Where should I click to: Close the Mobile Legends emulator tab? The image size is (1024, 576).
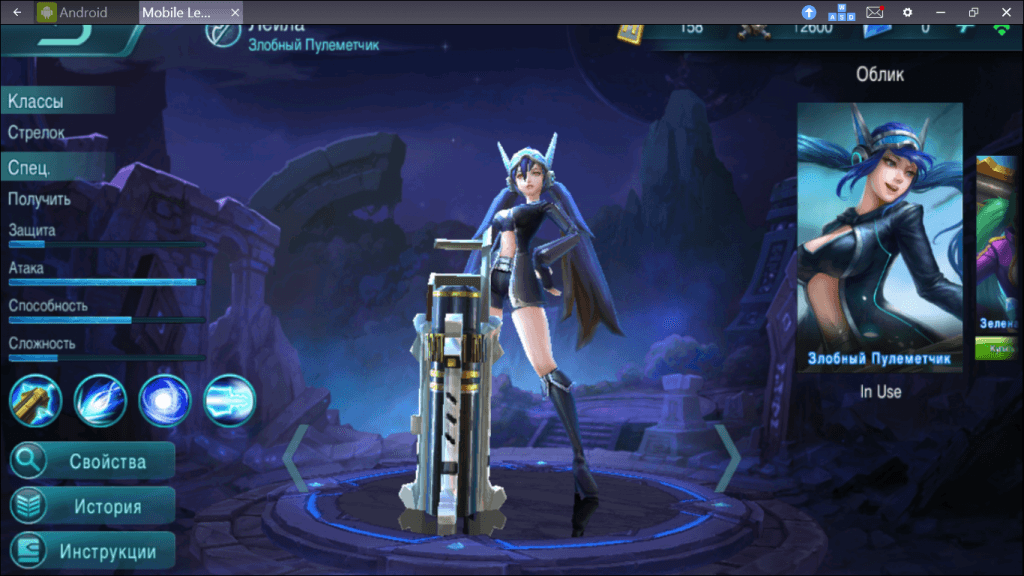235,13
